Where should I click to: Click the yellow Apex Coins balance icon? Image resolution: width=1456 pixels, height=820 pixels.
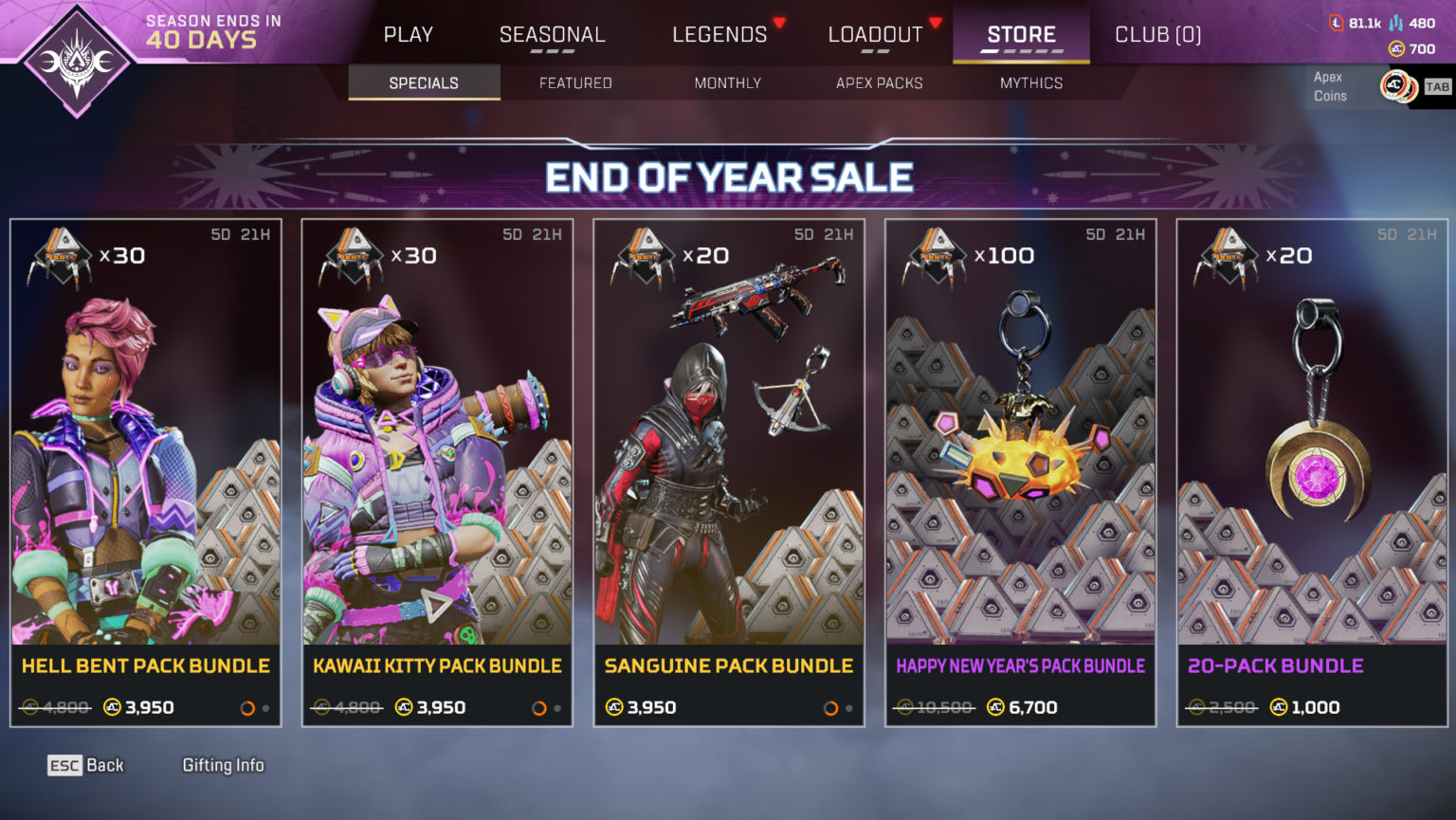(x=1396, y=50)
